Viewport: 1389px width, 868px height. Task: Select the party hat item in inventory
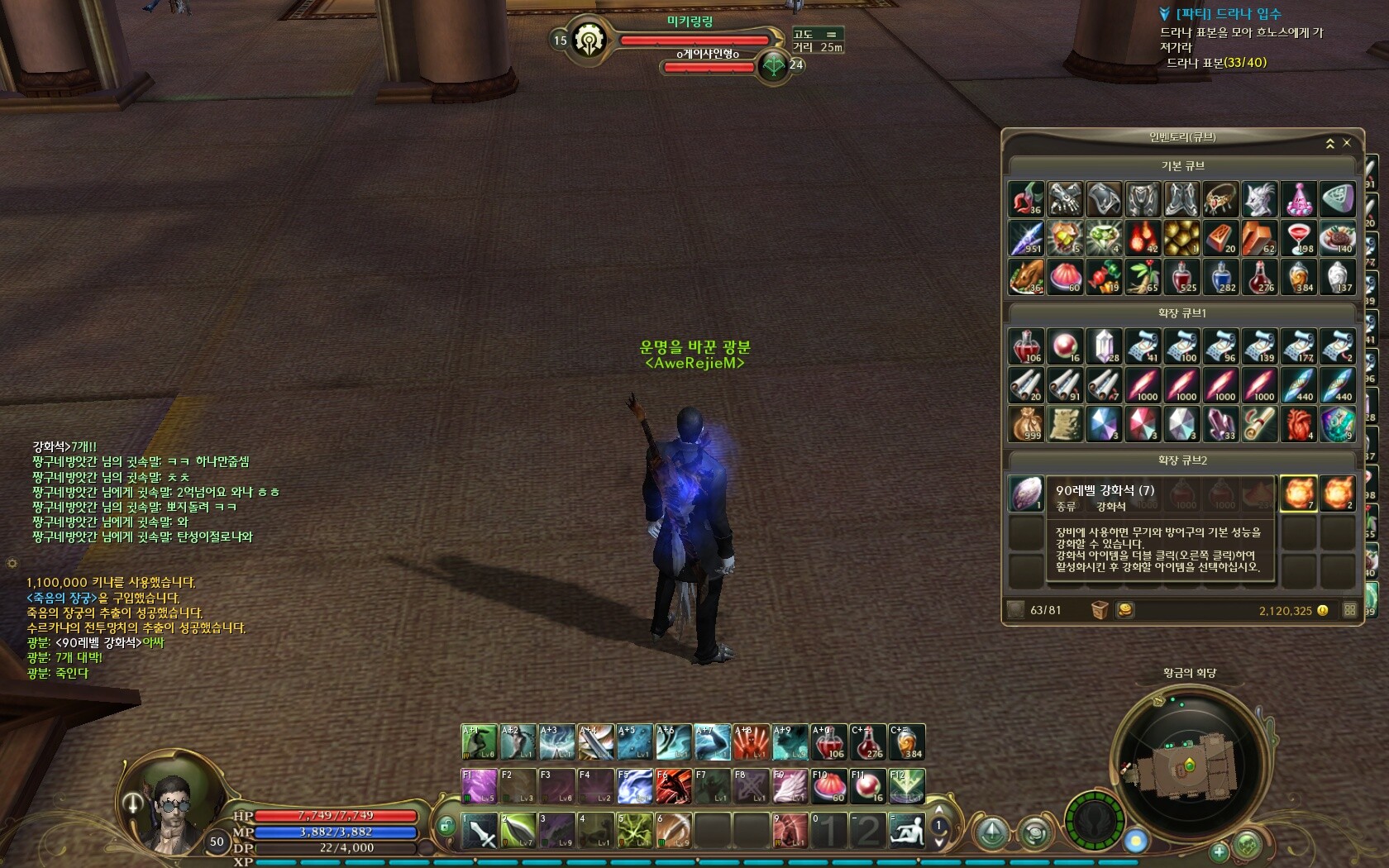1299,199
